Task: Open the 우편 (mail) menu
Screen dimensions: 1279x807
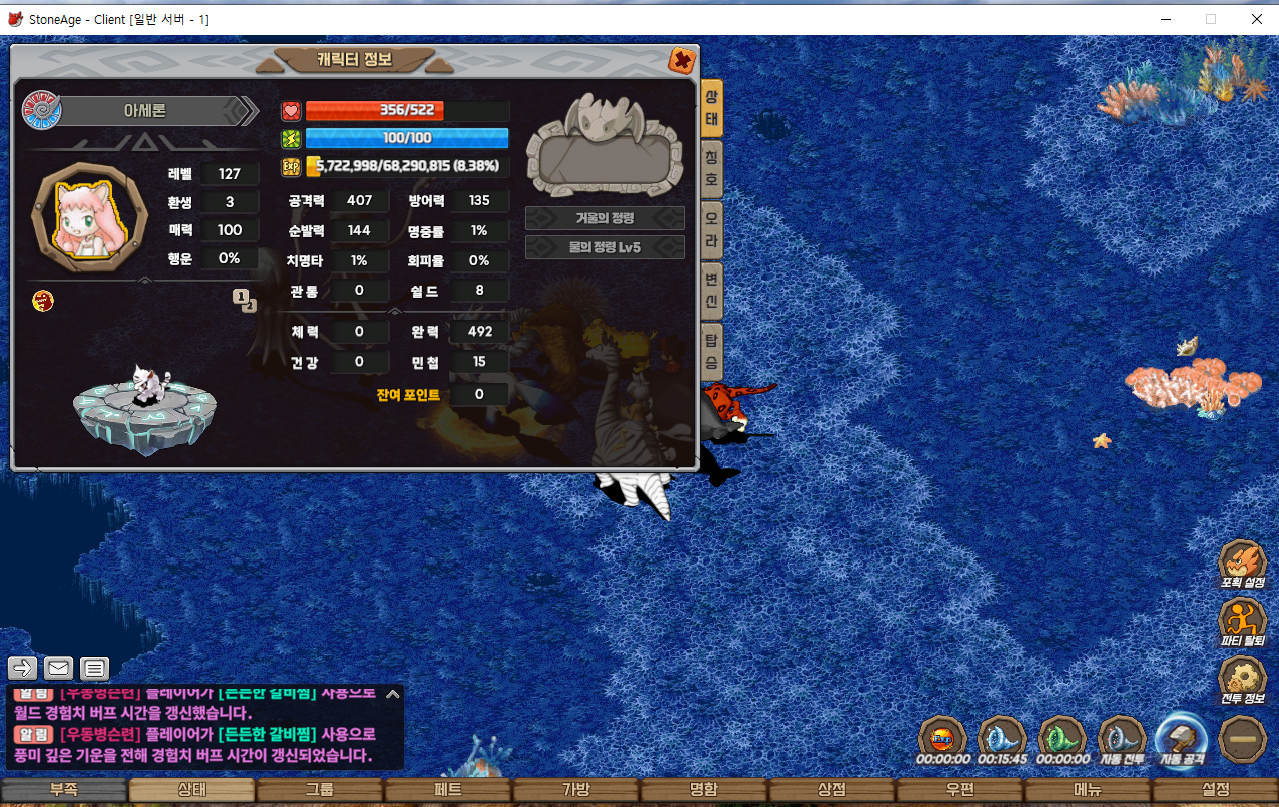Action: point(959,790)
